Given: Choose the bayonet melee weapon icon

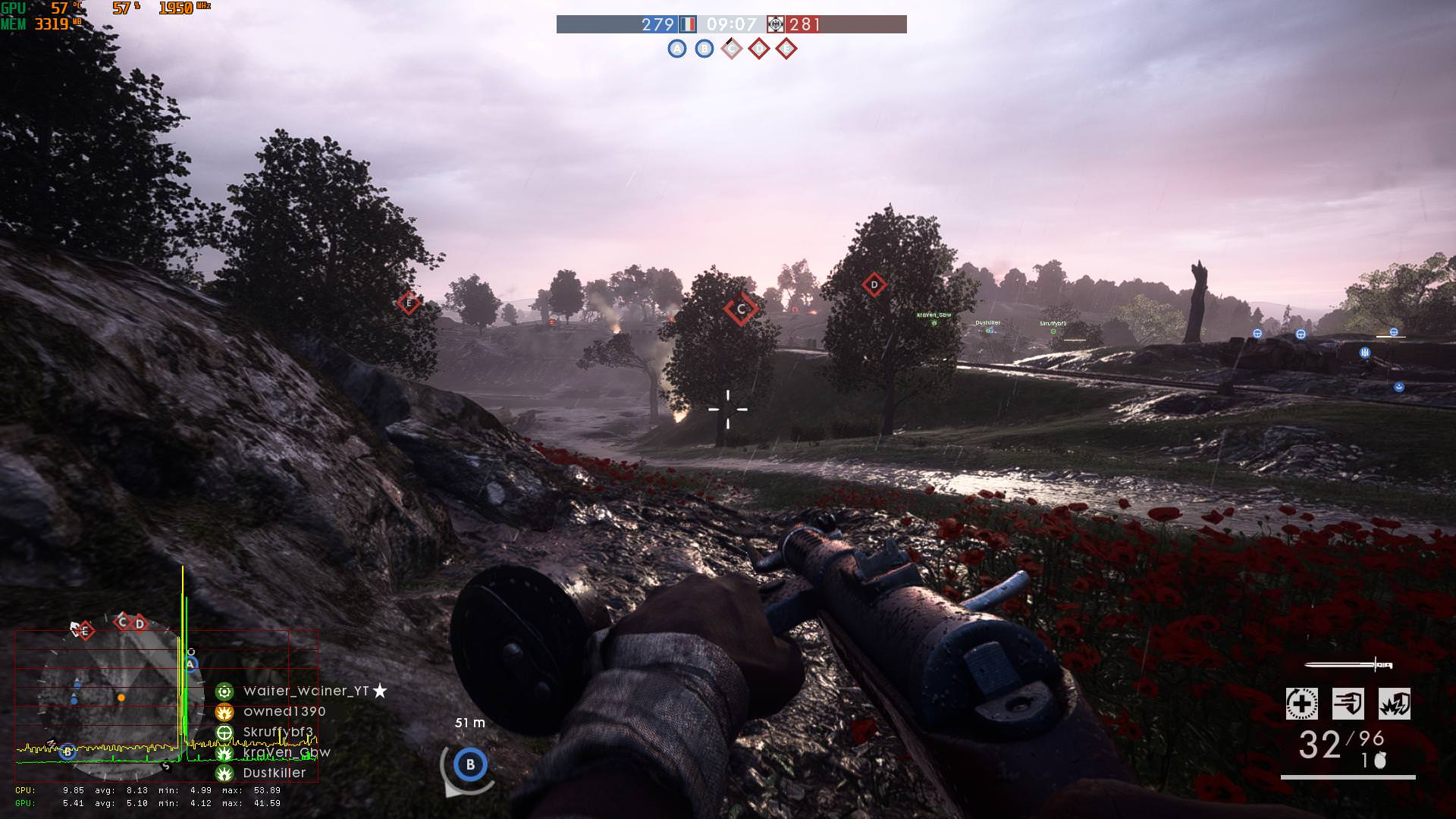Looking at the screenshot, I should coord(1349,665).
